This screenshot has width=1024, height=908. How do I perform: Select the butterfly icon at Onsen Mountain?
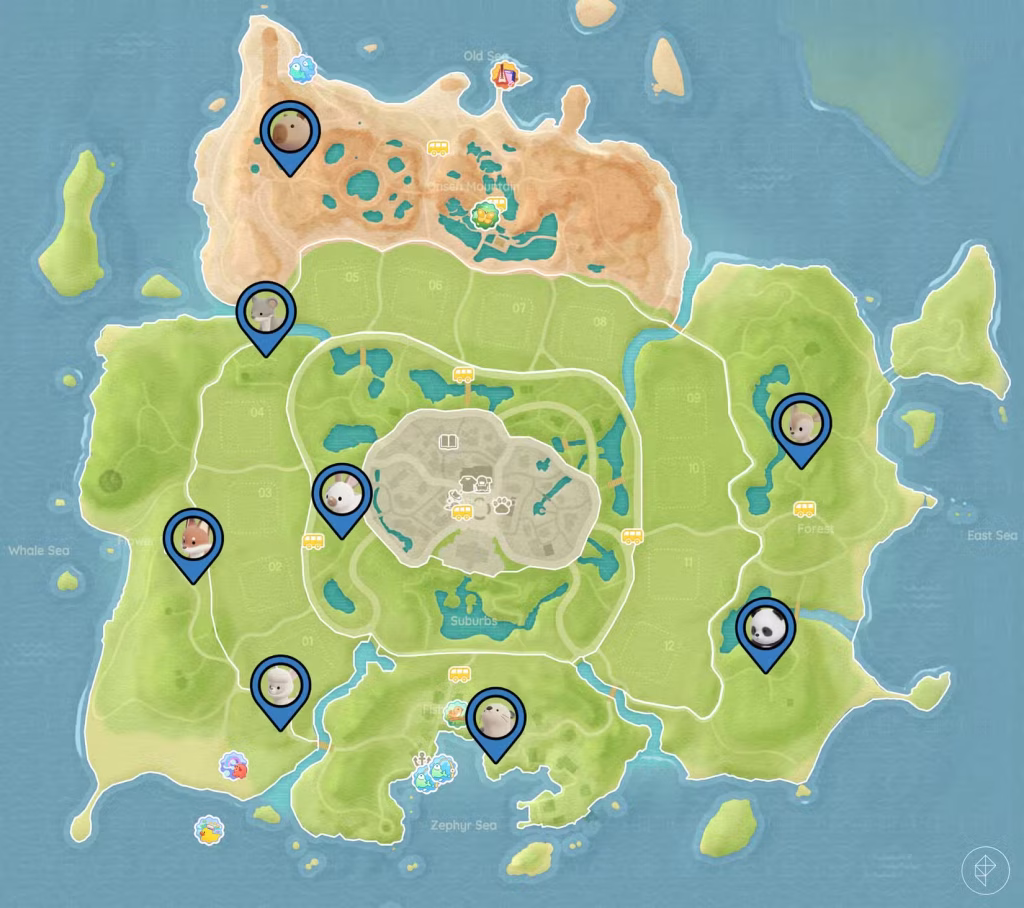point(485,214)
